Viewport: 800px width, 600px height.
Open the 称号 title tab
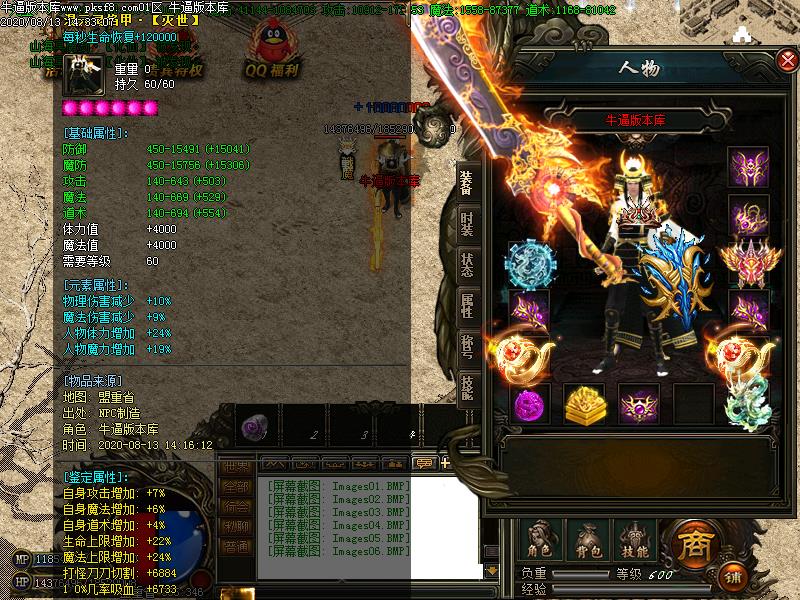467,347
